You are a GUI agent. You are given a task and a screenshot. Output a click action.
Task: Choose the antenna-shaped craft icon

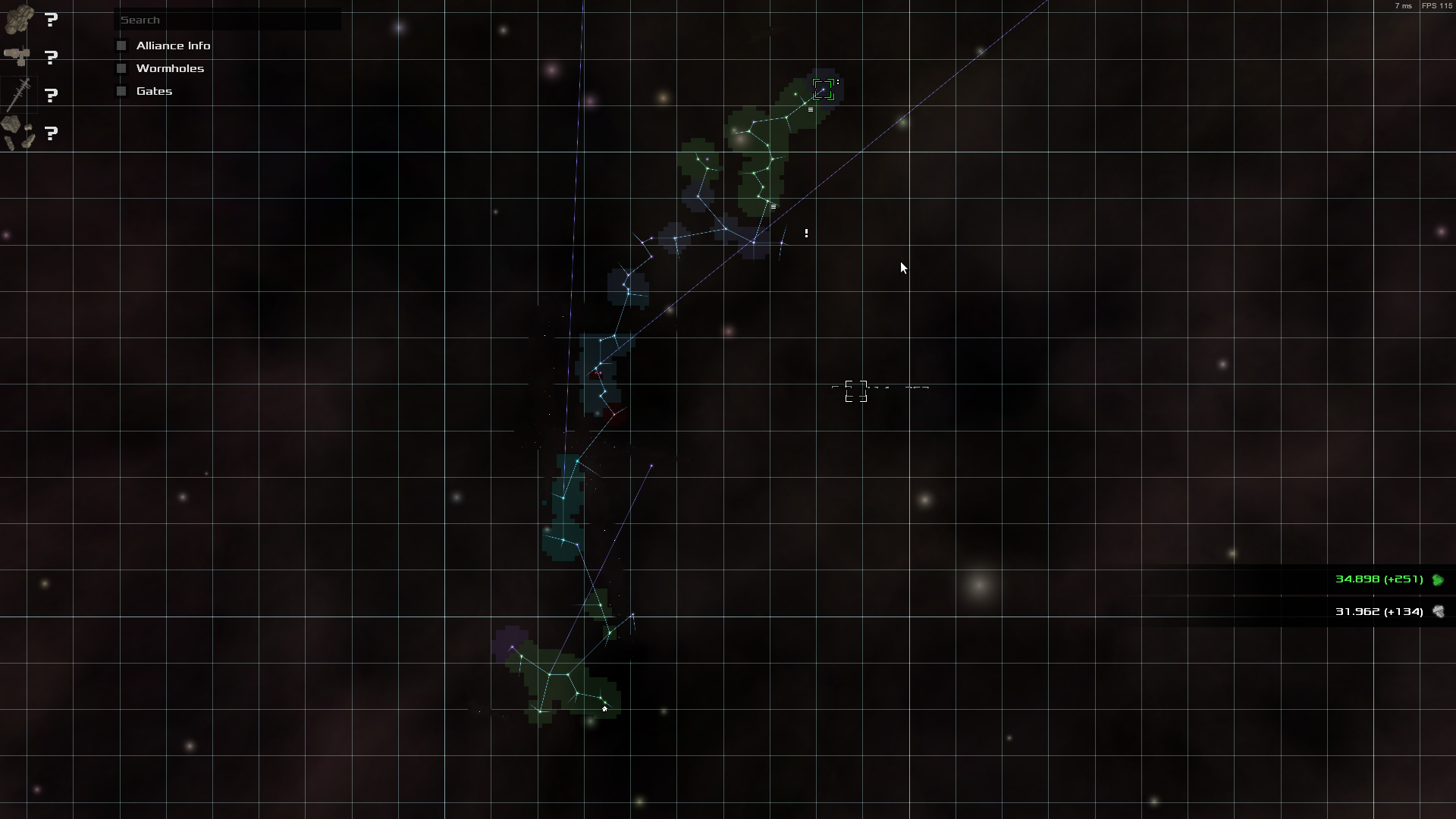coord(19,95)
